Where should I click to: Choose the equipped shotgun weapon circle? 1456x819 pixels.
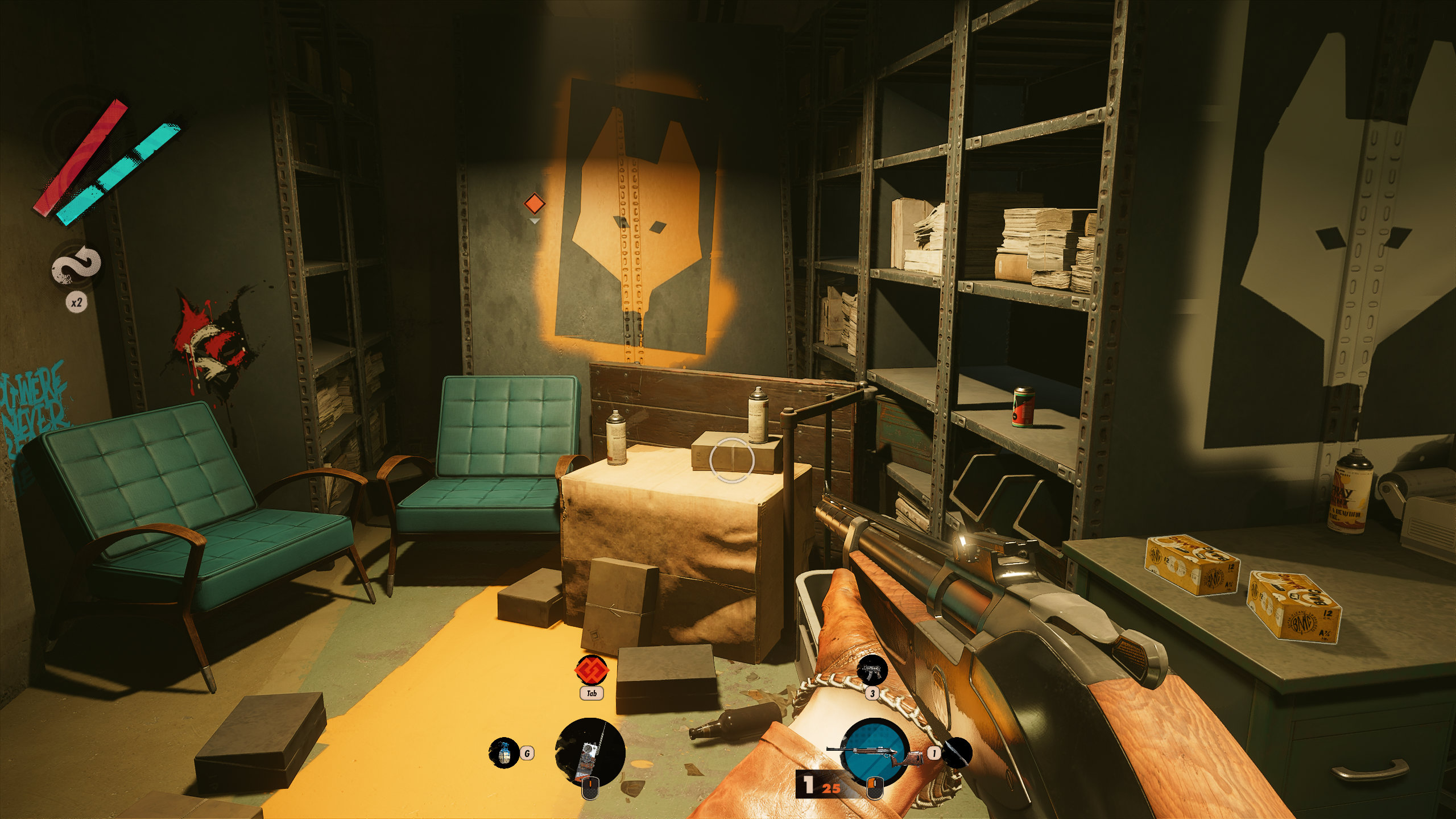coord(874,752)
